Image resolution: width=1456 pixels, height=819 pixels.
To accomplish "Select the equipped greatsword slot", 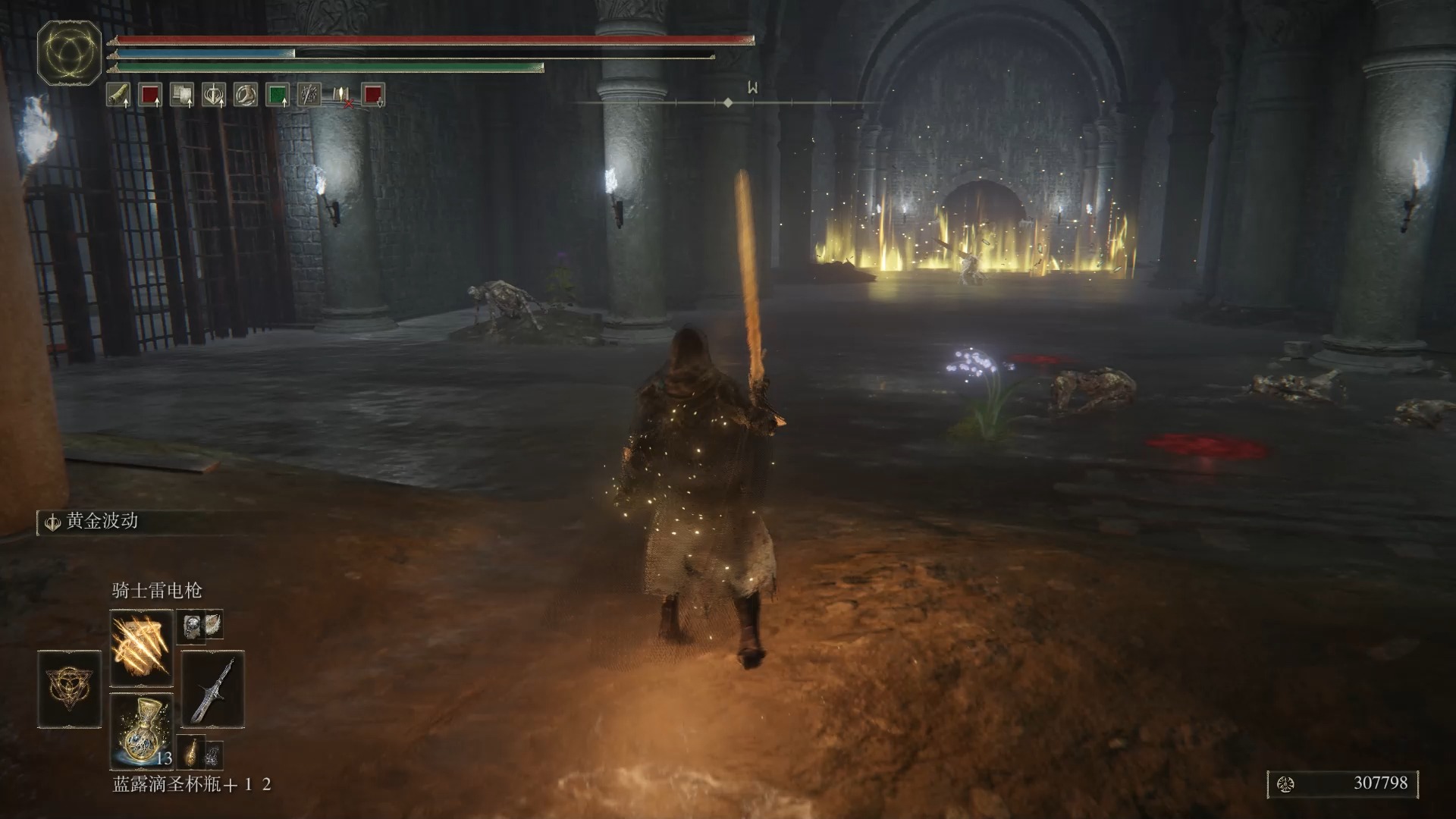I will [212, 689].
